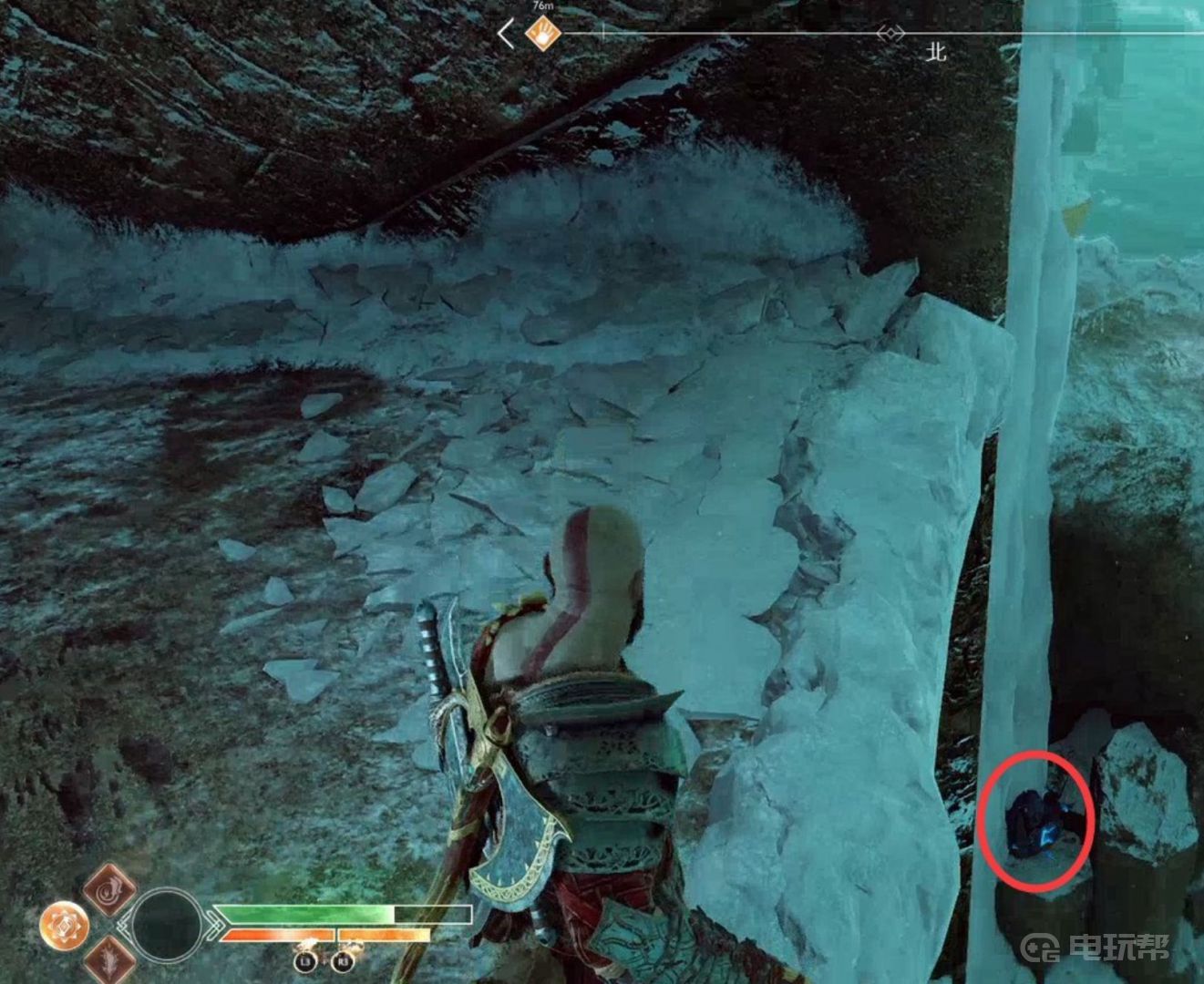
Task: Select the swirl runic attack diamond icon
Action: click(x=110, y=890)
